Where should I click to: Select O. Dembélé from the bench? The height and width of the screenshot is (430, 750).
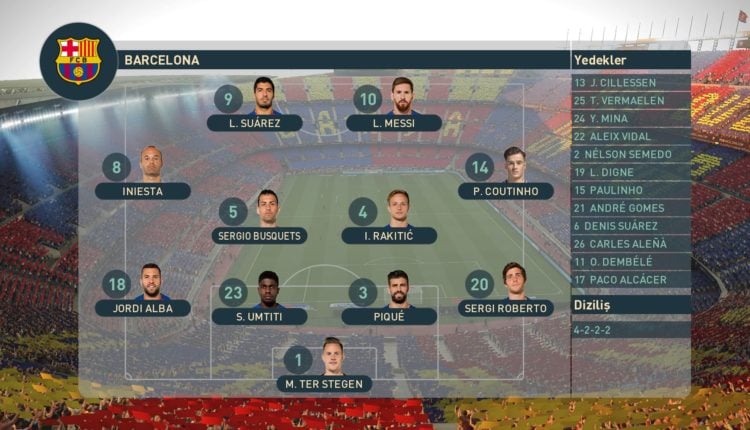(x=631, y=262)
